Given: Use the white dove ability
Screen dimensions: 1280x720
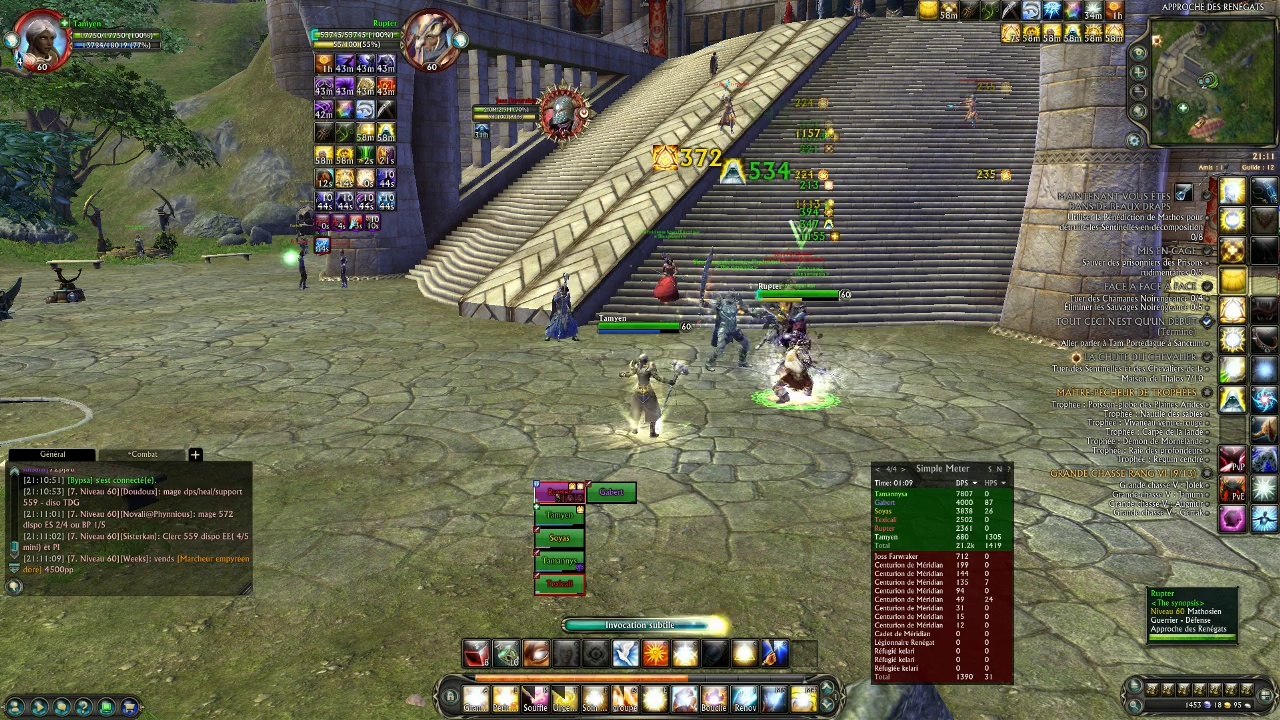Looking at the screenshot, I should click(x=625, y=654).
